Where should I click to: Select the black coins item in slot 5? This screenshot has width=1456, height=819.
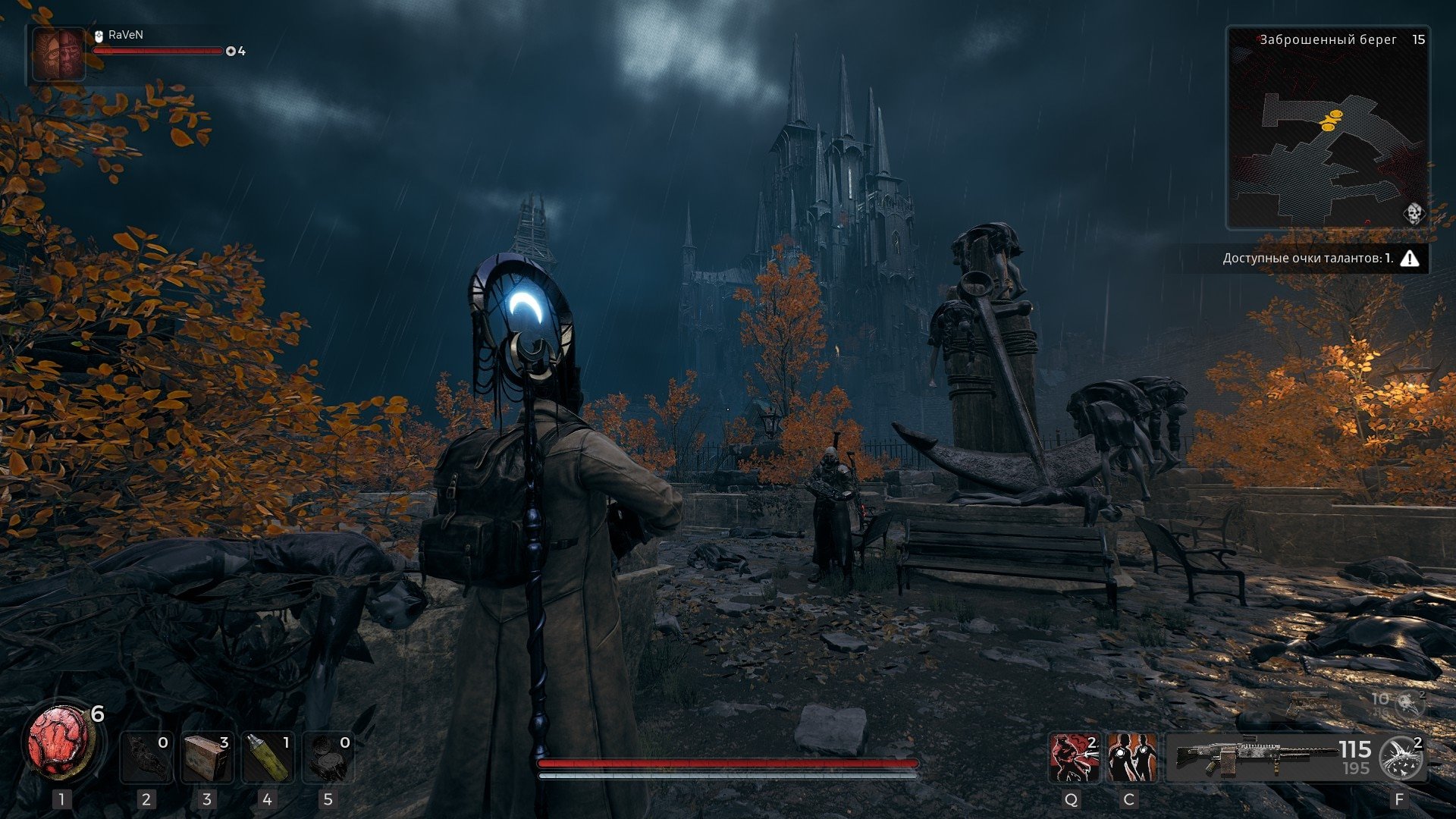point(328,758)
